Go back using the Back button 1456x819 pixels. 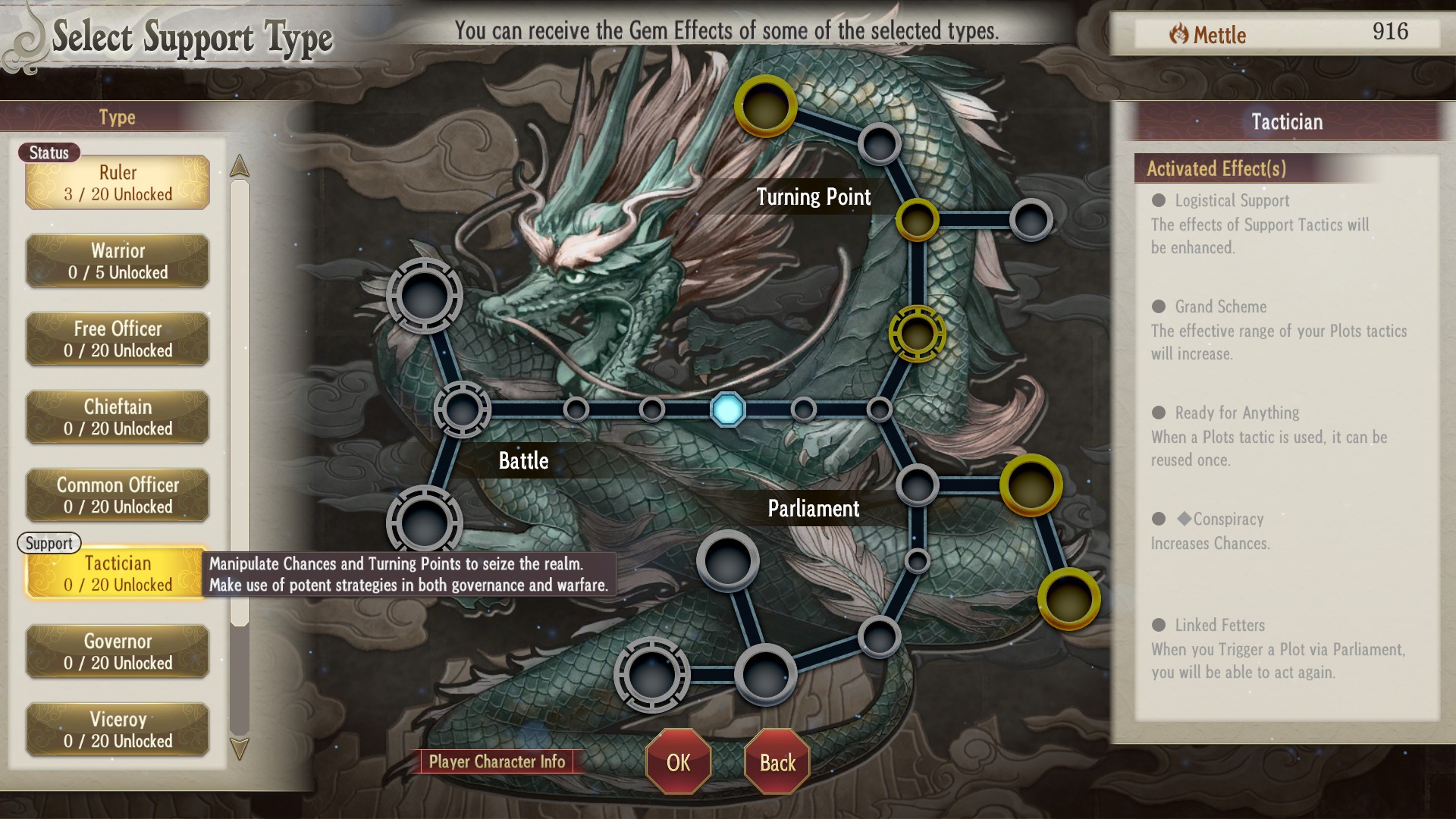point(777,762)
